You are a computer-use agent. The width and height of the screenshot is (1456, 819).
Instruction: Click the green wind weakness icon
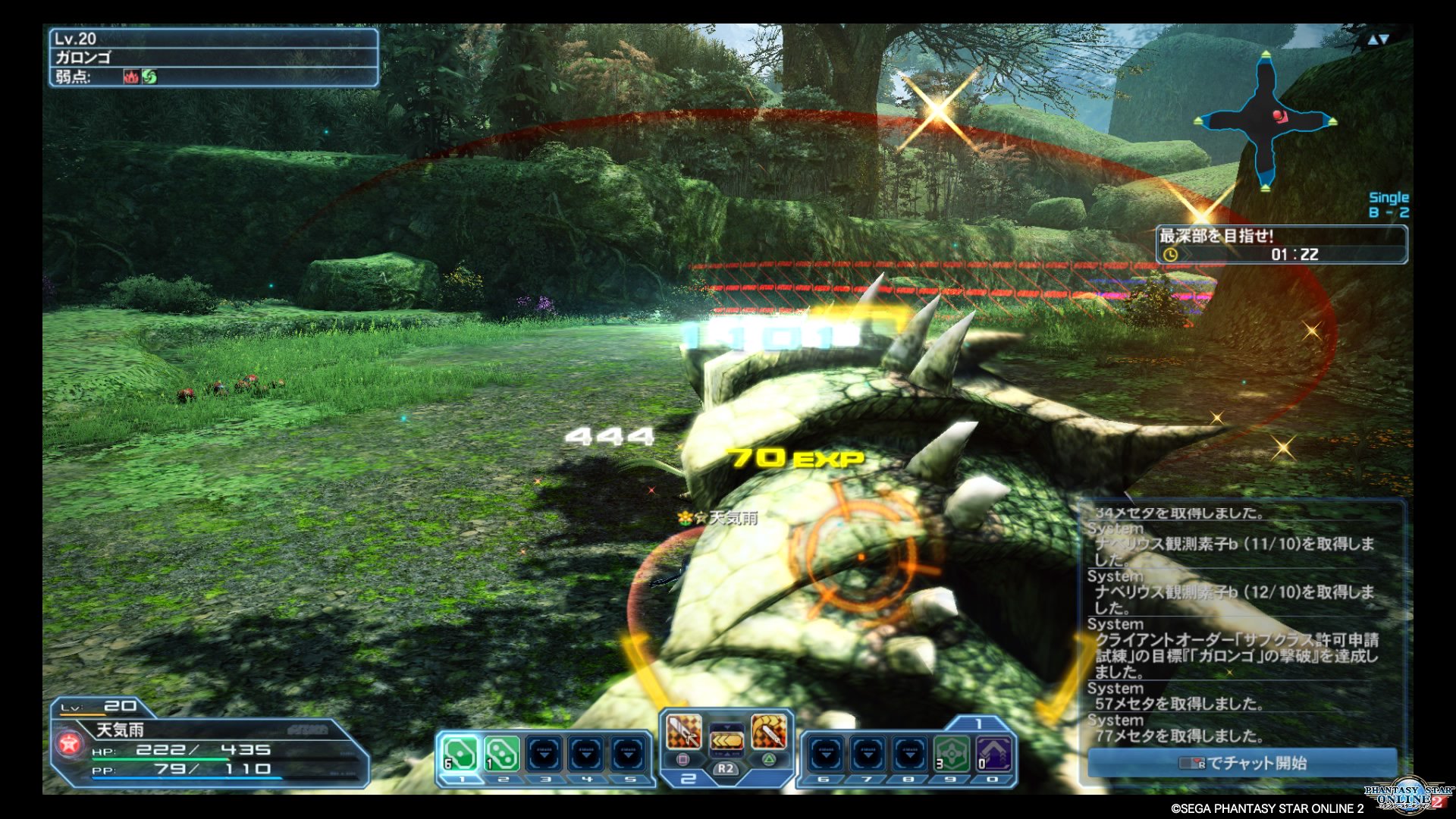(149, 77)
